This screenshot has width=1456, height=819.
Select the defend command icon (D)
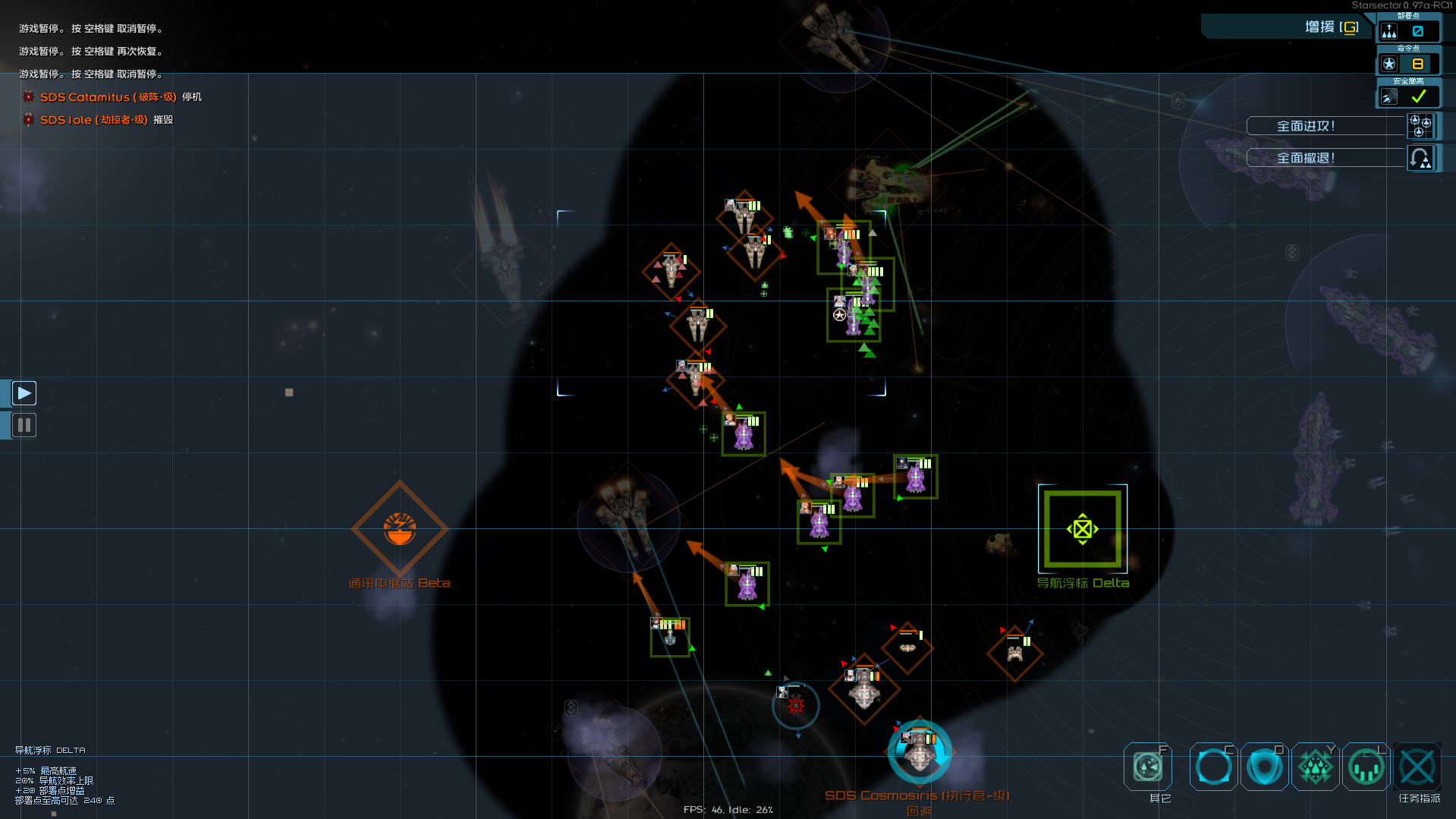click(x=1264, y=767)
